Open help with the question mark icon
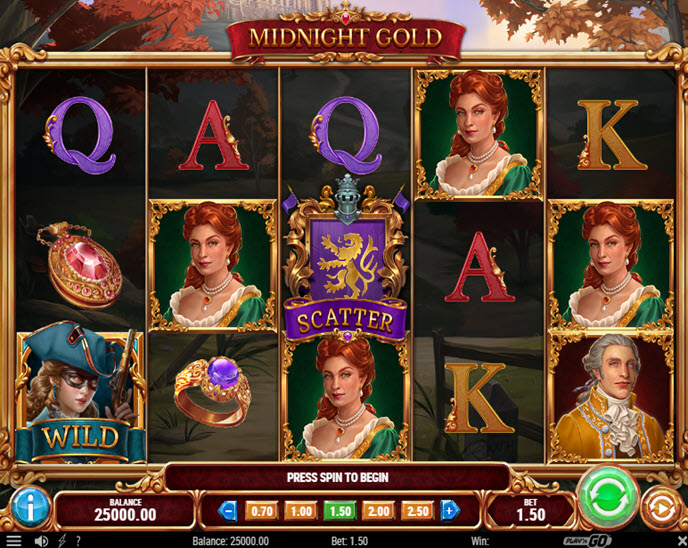This screenshot has width=688, height=548. point(78,541)
